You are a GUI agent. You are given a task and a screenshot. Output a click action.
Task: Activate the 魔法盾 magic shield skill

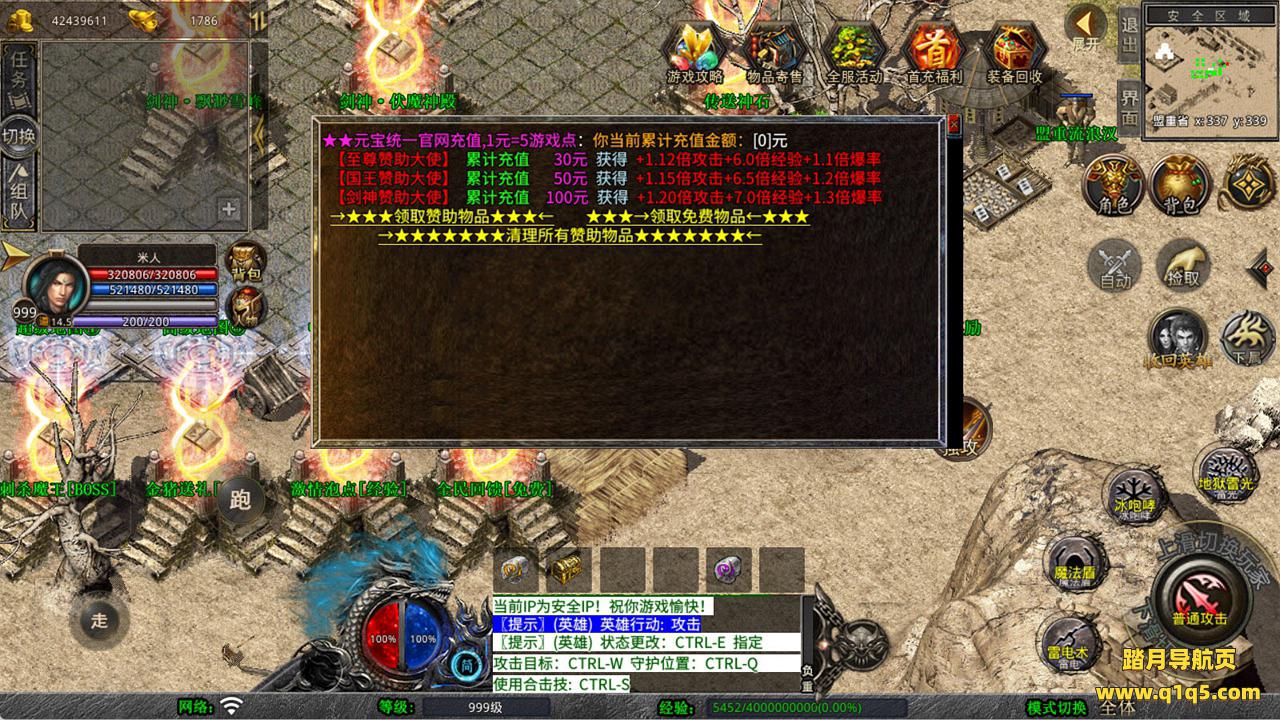(x=1076, y=559)
